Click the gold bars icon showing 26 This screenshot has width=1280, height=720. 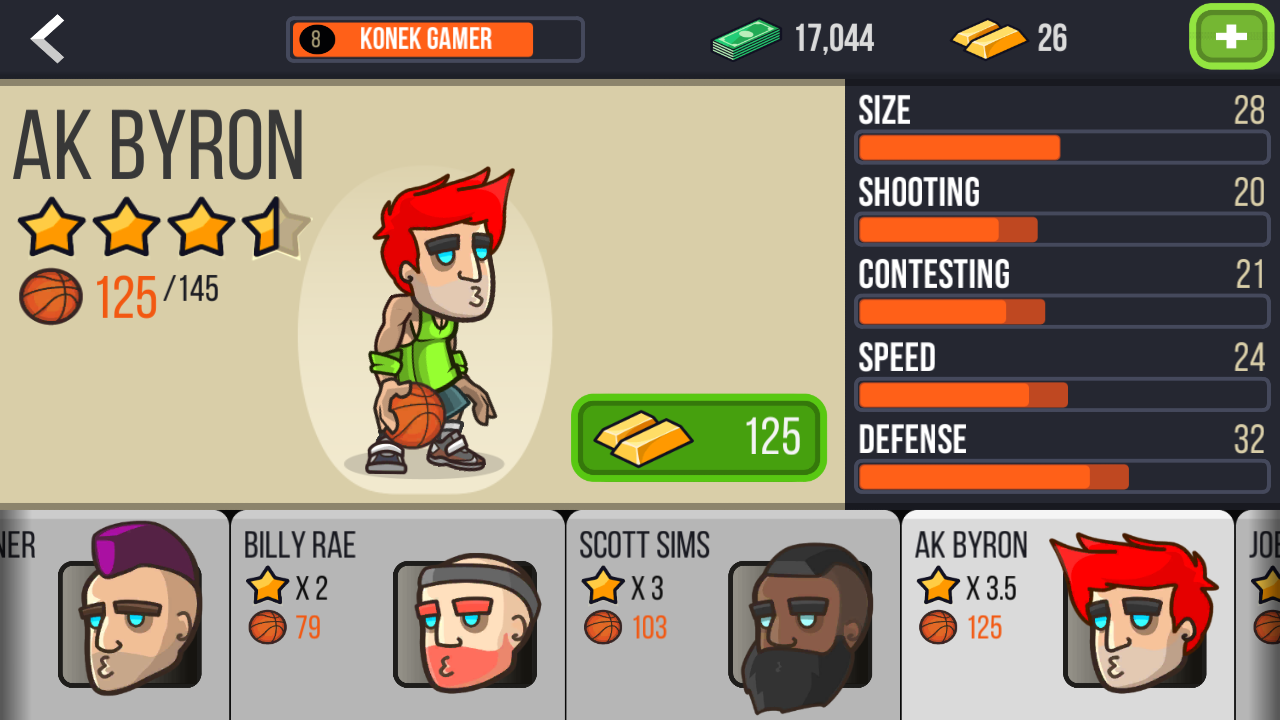(x=988, y=38)
